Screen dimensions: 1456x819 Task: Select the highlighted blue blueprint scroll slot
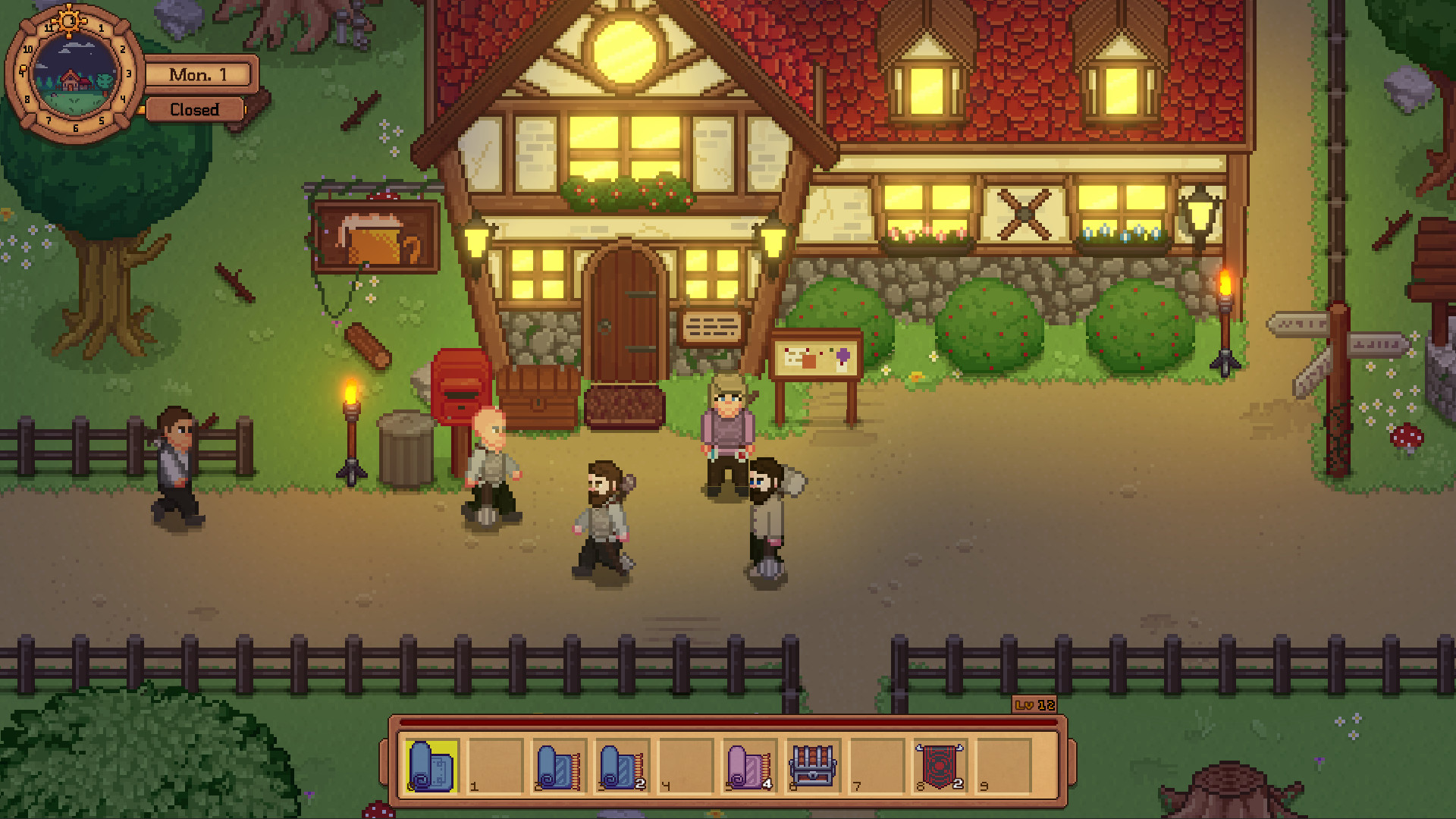pyautogui.click(x=431, y=766)
